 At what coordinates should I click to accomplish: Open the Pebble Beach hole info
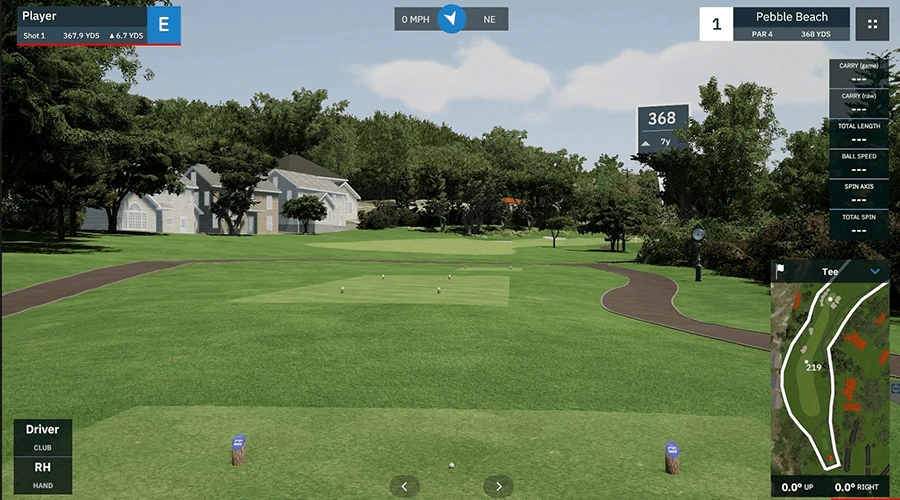tap(791, 24)
